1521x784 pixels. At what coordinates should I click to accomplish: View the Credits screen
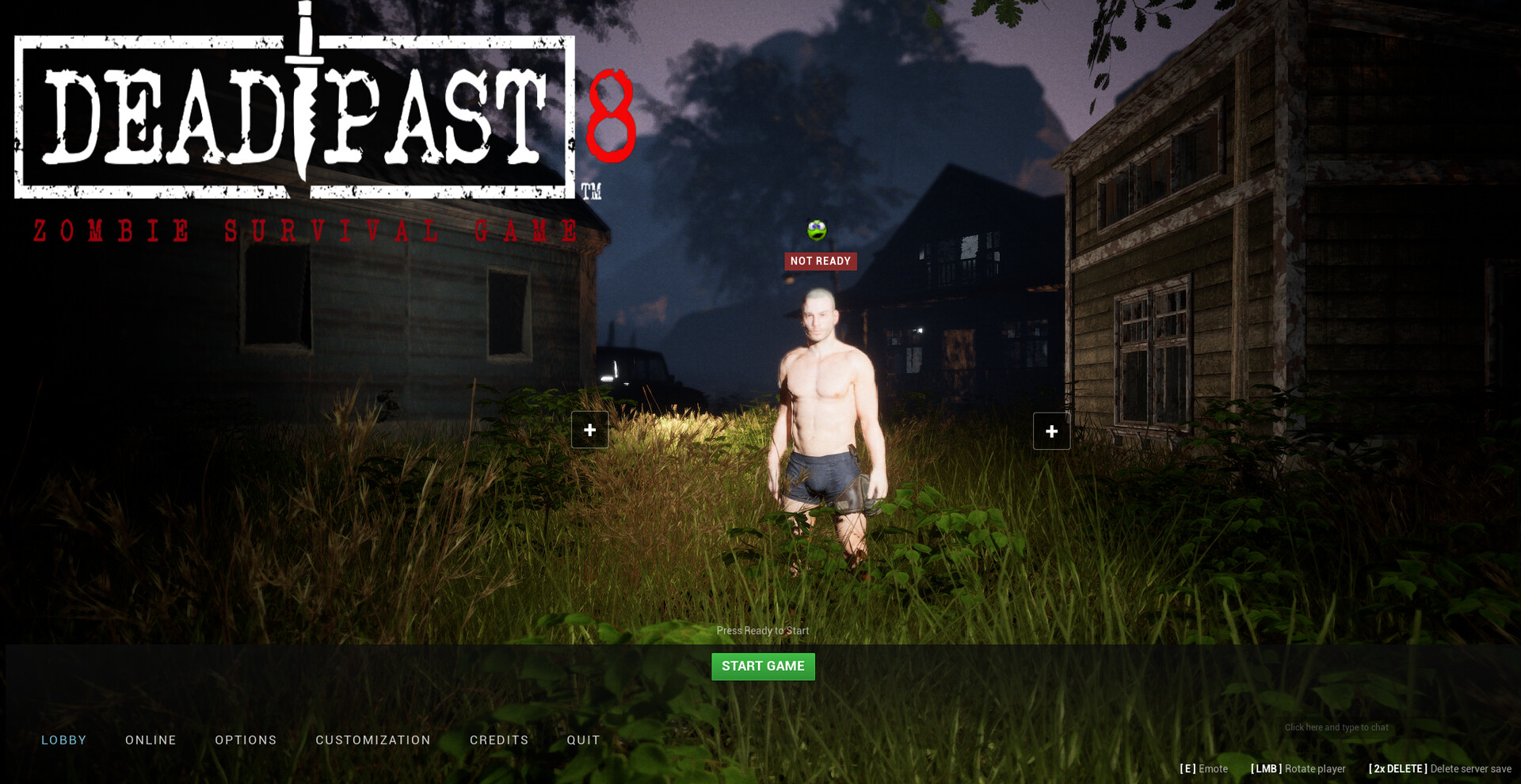coord(499,740)
